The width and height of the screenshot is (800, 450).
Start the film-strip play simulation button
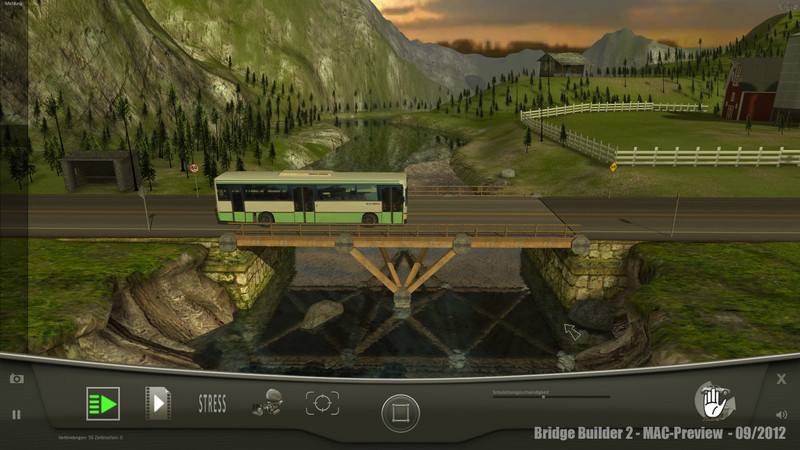[x=158, y=403]
